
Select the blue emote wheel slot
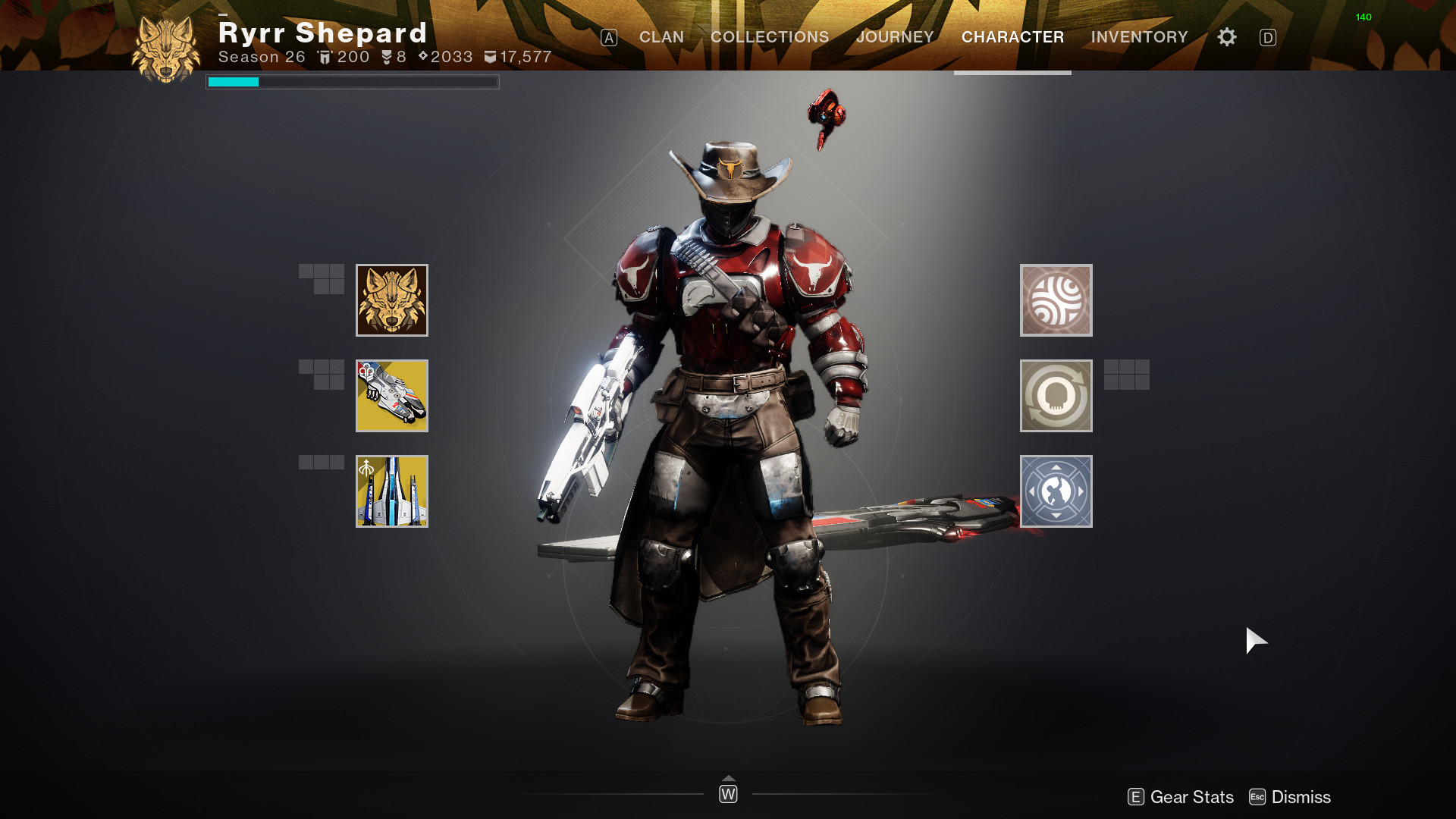1056,491
